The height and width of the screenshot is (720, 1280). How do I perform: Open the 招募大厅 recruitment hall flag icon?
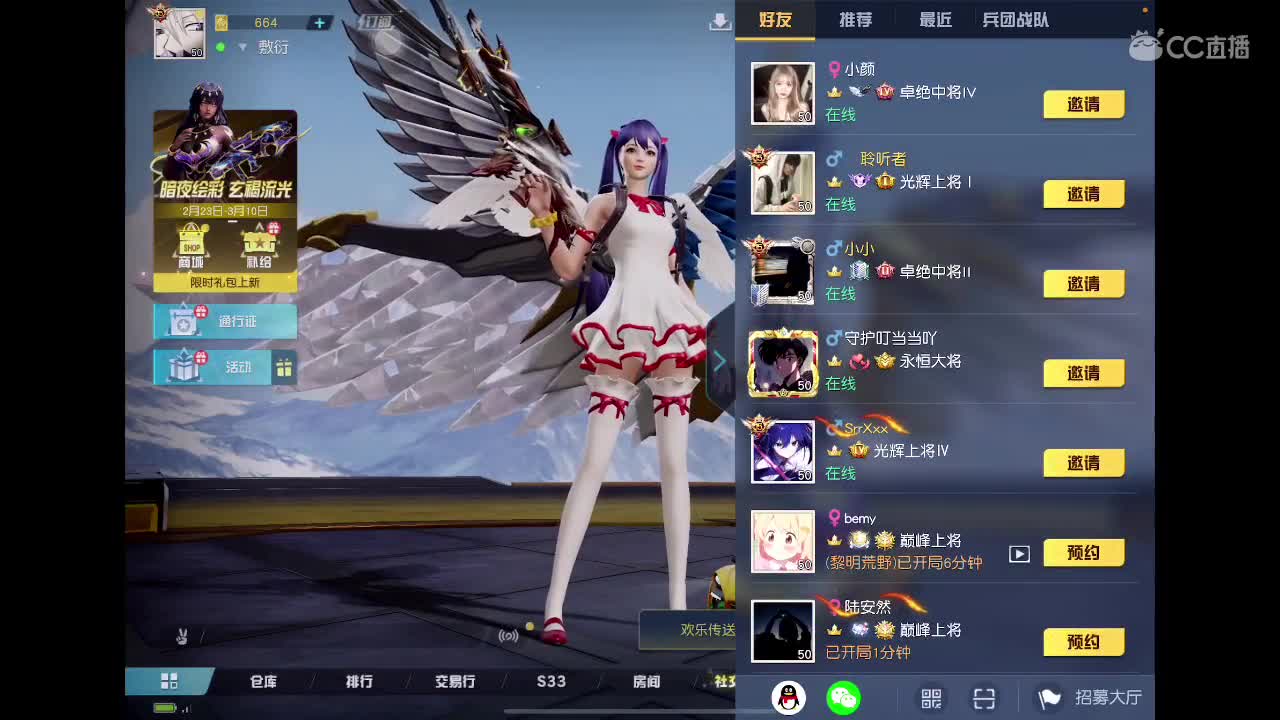1046,697
